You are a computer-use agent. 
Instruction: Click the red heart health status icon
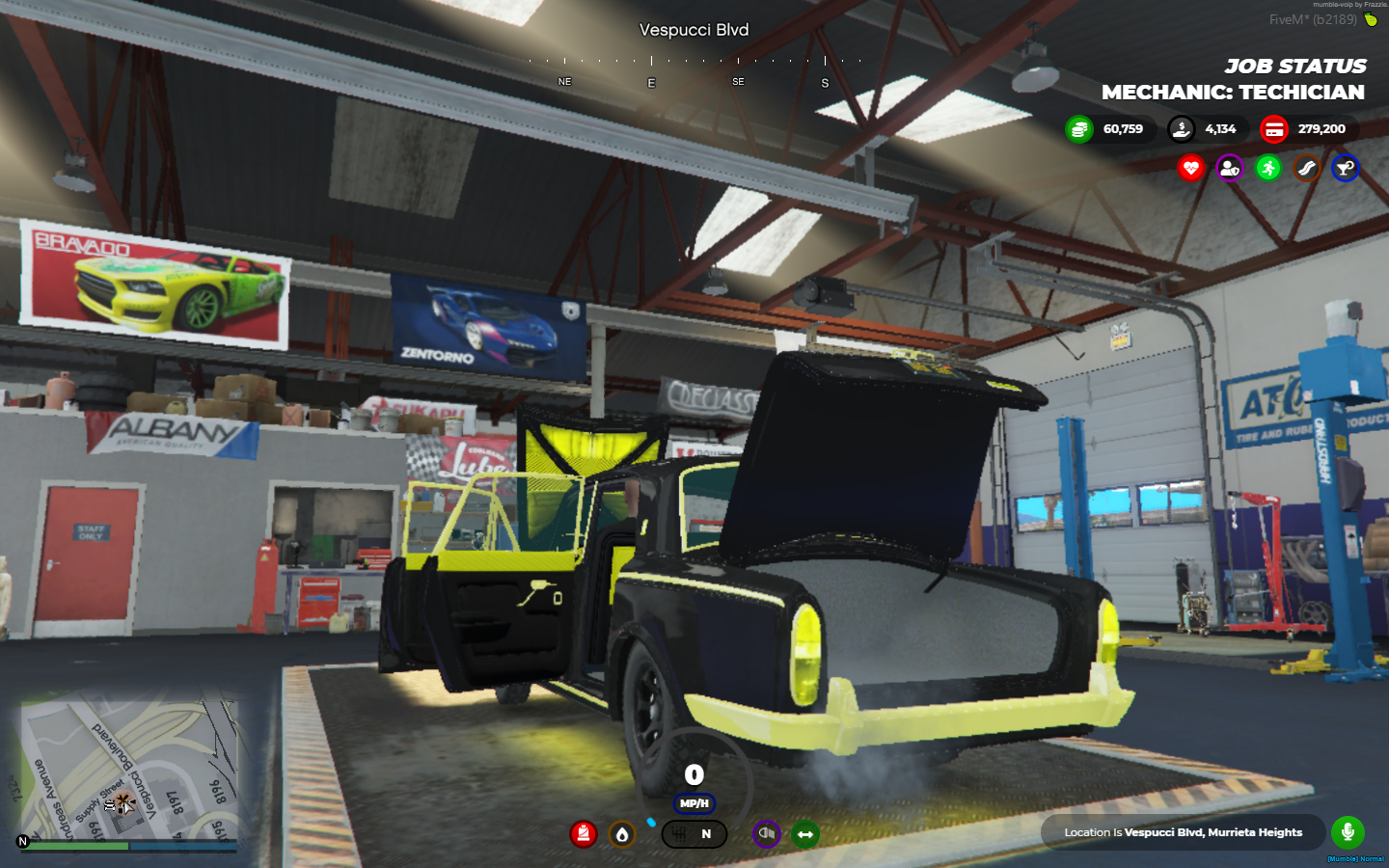[1191, 169]
